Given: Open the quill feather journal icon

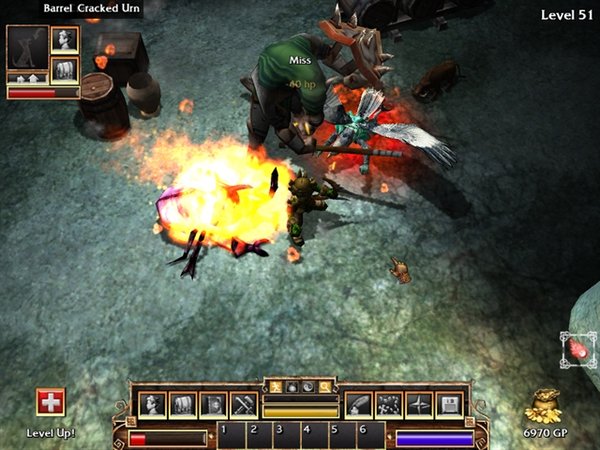Looking at the screenshot, I should coord(358,404).
